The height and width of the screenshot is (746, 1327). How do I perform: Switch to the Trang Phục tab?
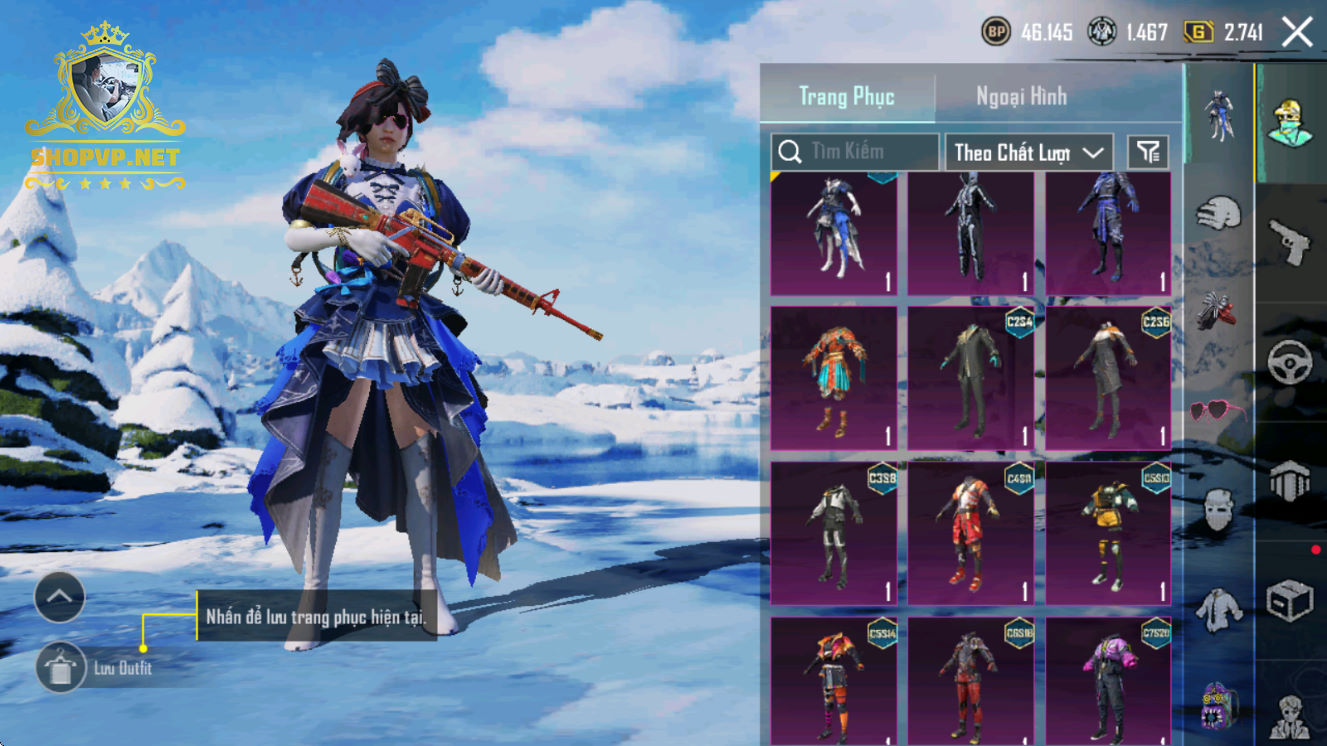[x=847, y=97]
